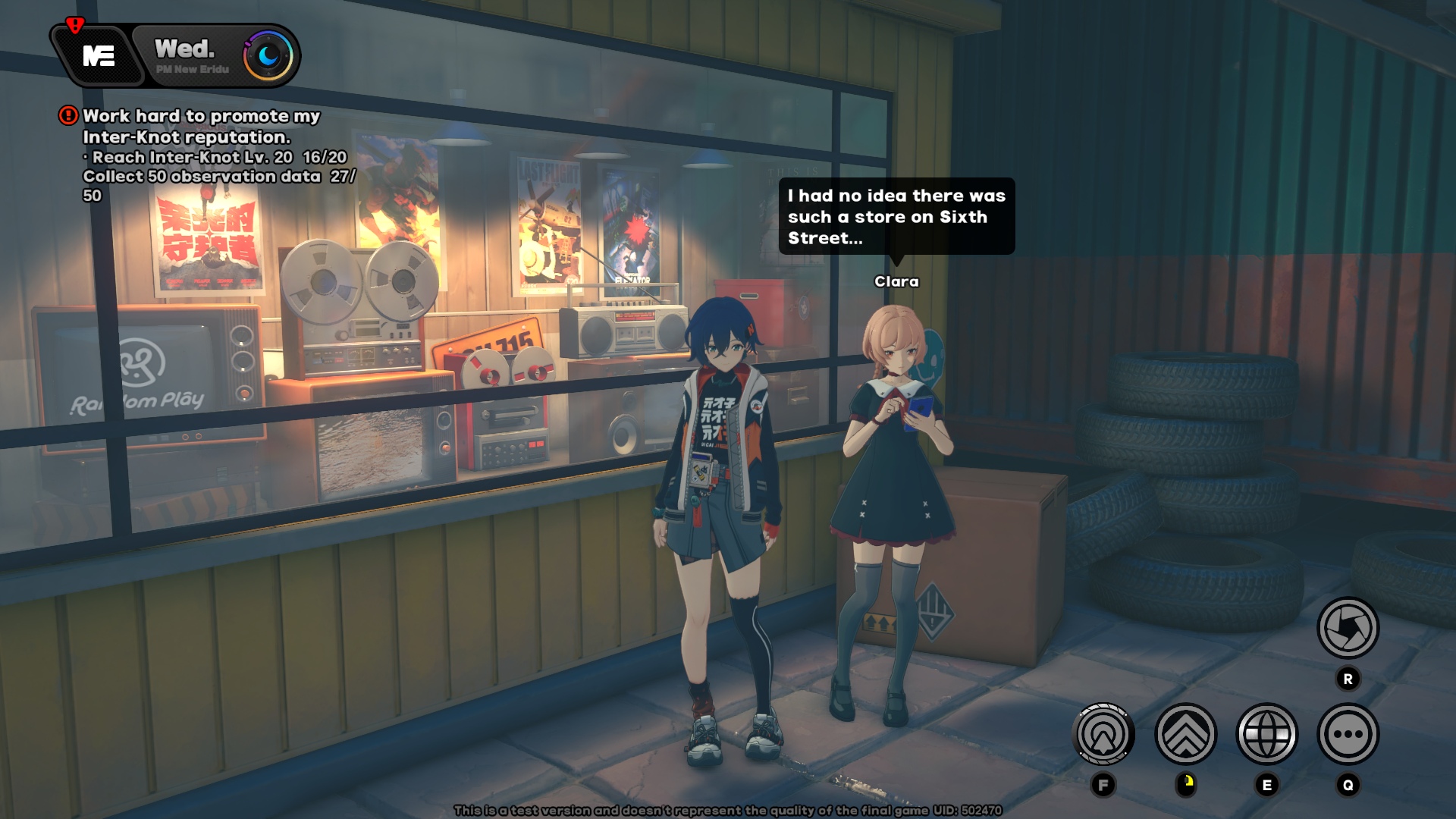Click the Clara name label
Image resolution: width=1456 pixels, height=819 pixels.
896,280
